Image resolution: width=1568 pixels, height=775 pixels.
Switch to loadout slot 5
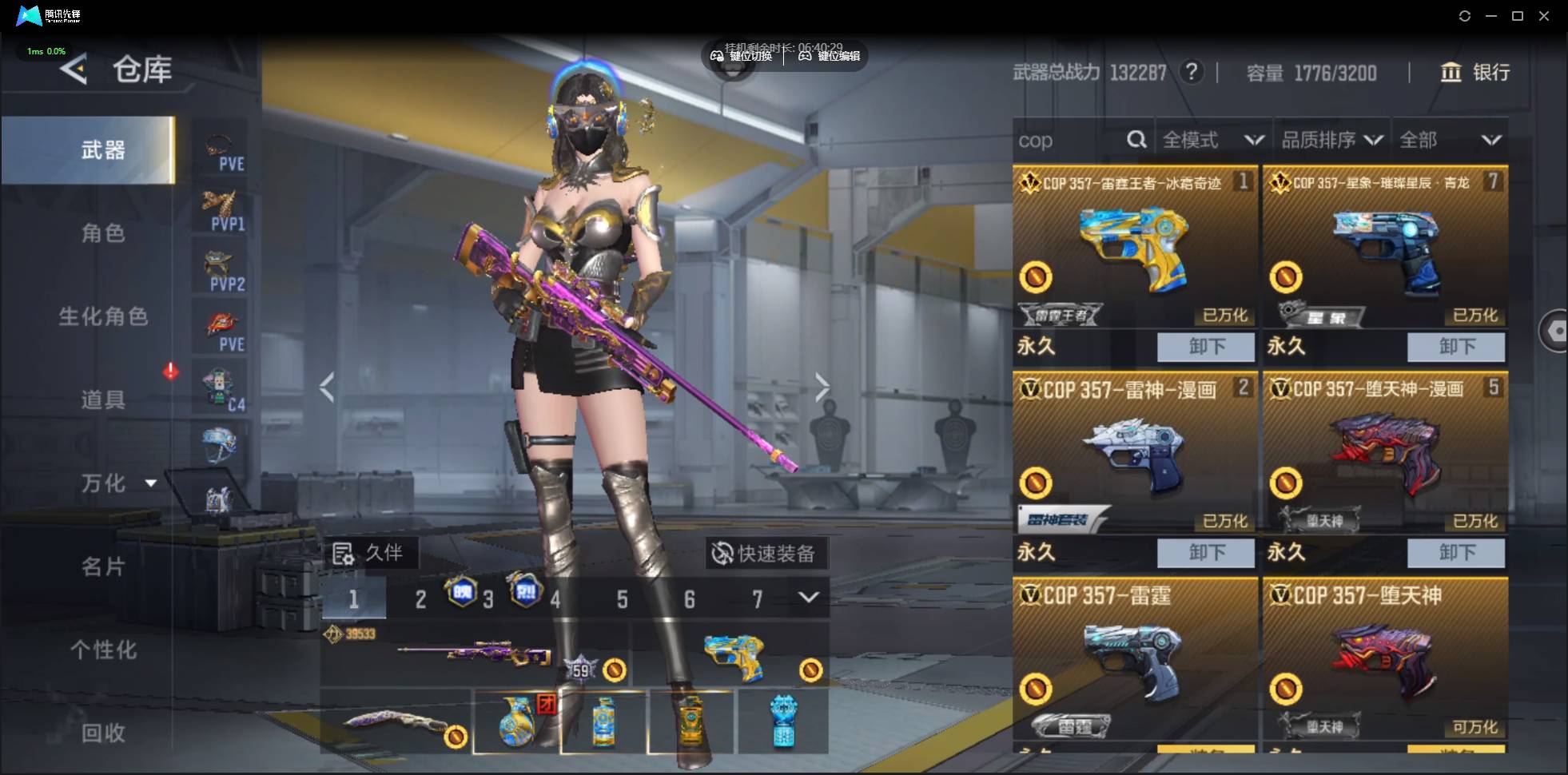[622, 599]
